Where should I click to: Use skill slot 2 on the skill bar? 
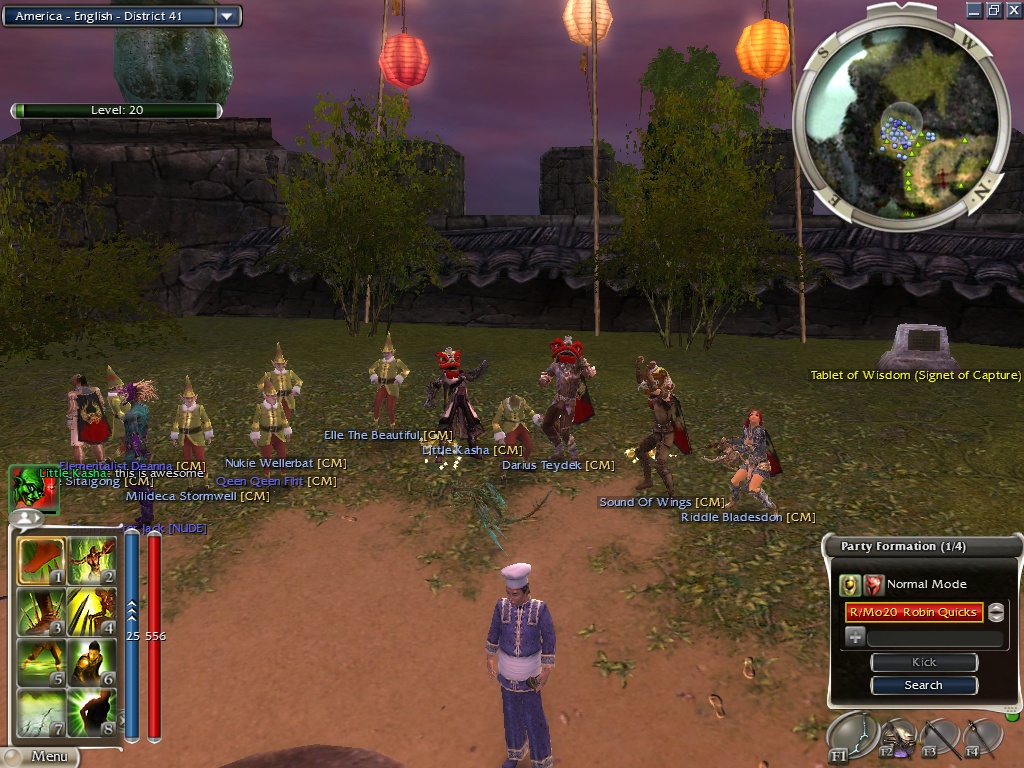[91, 561]
